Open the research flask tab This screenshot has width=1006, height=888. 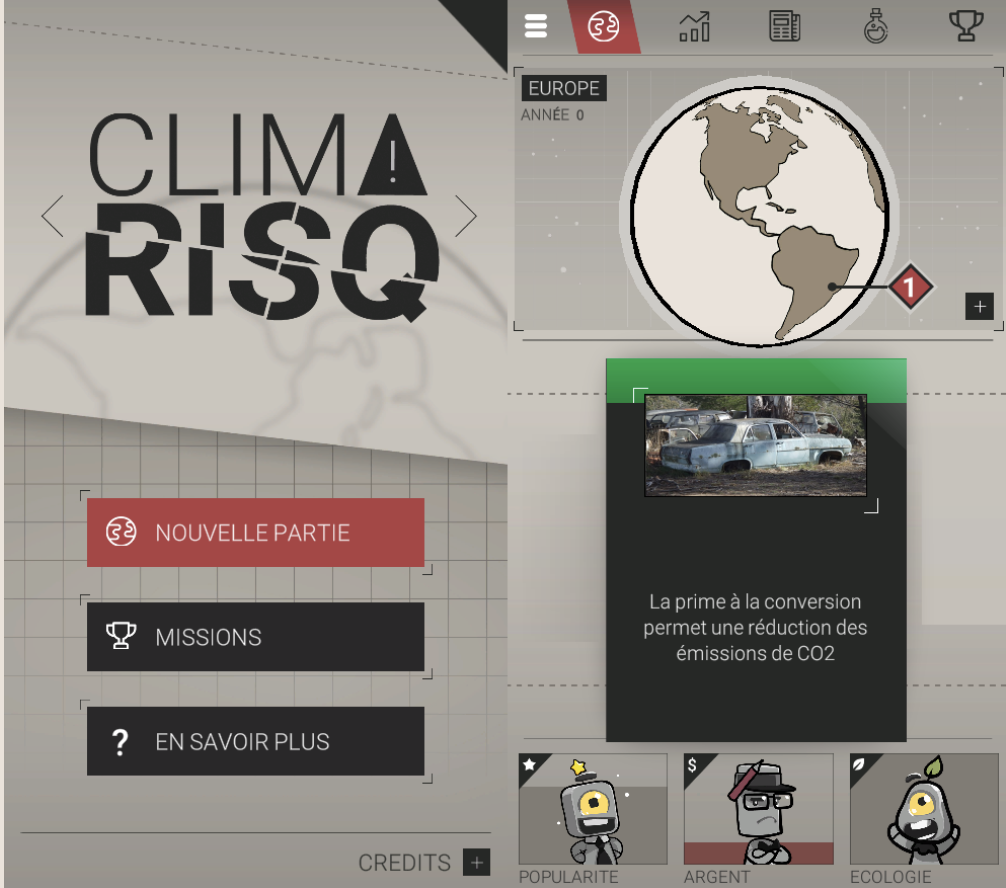(x=876, y=26)
